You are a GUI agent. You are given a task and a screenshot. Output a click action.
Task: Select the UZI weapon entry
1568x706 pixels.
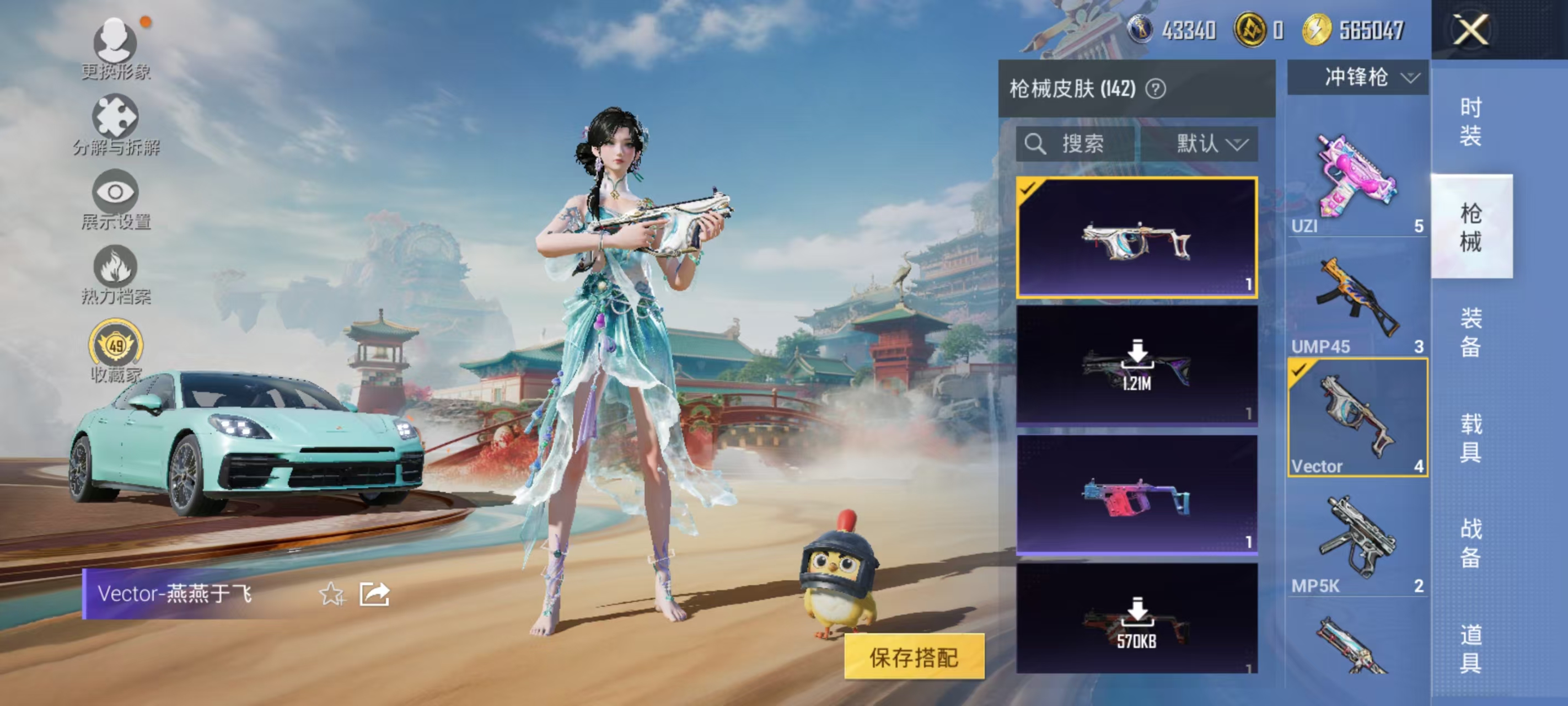1357,176
